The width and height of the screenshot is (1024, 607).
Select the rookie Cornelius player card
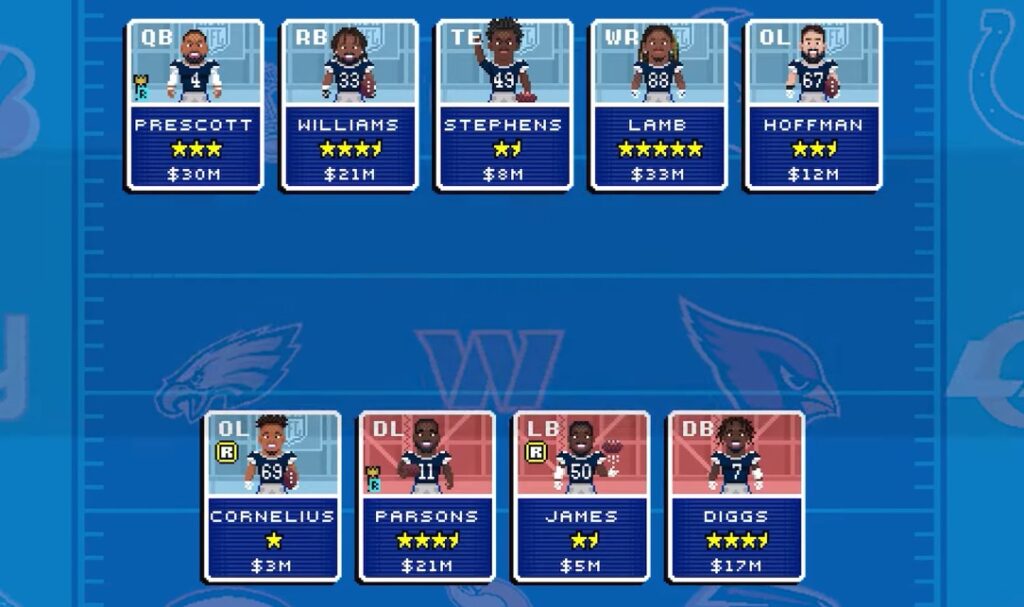point(272,496)
